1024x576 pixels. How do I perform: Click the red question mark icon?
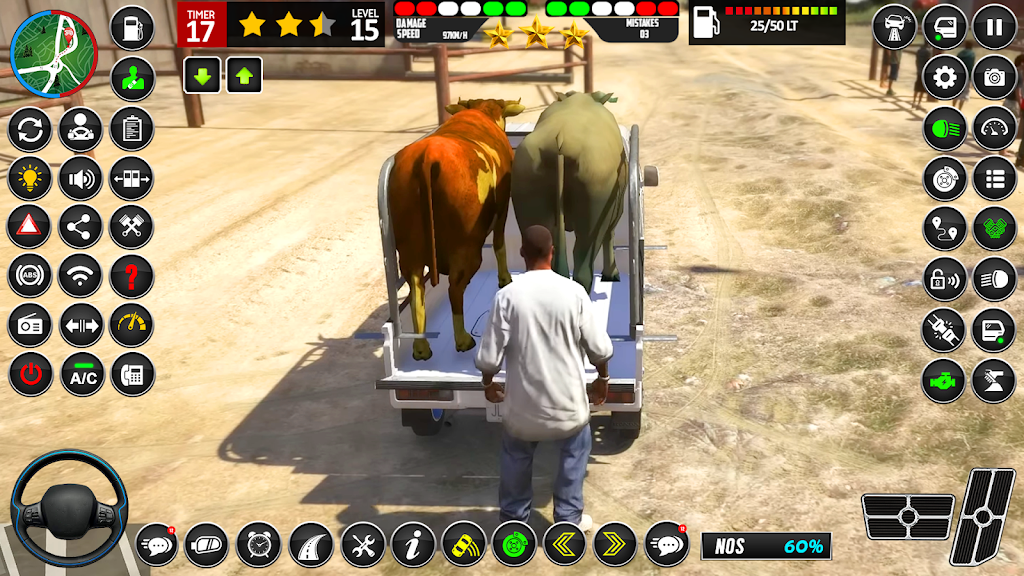pyautogui.click(x=131, y=276)
